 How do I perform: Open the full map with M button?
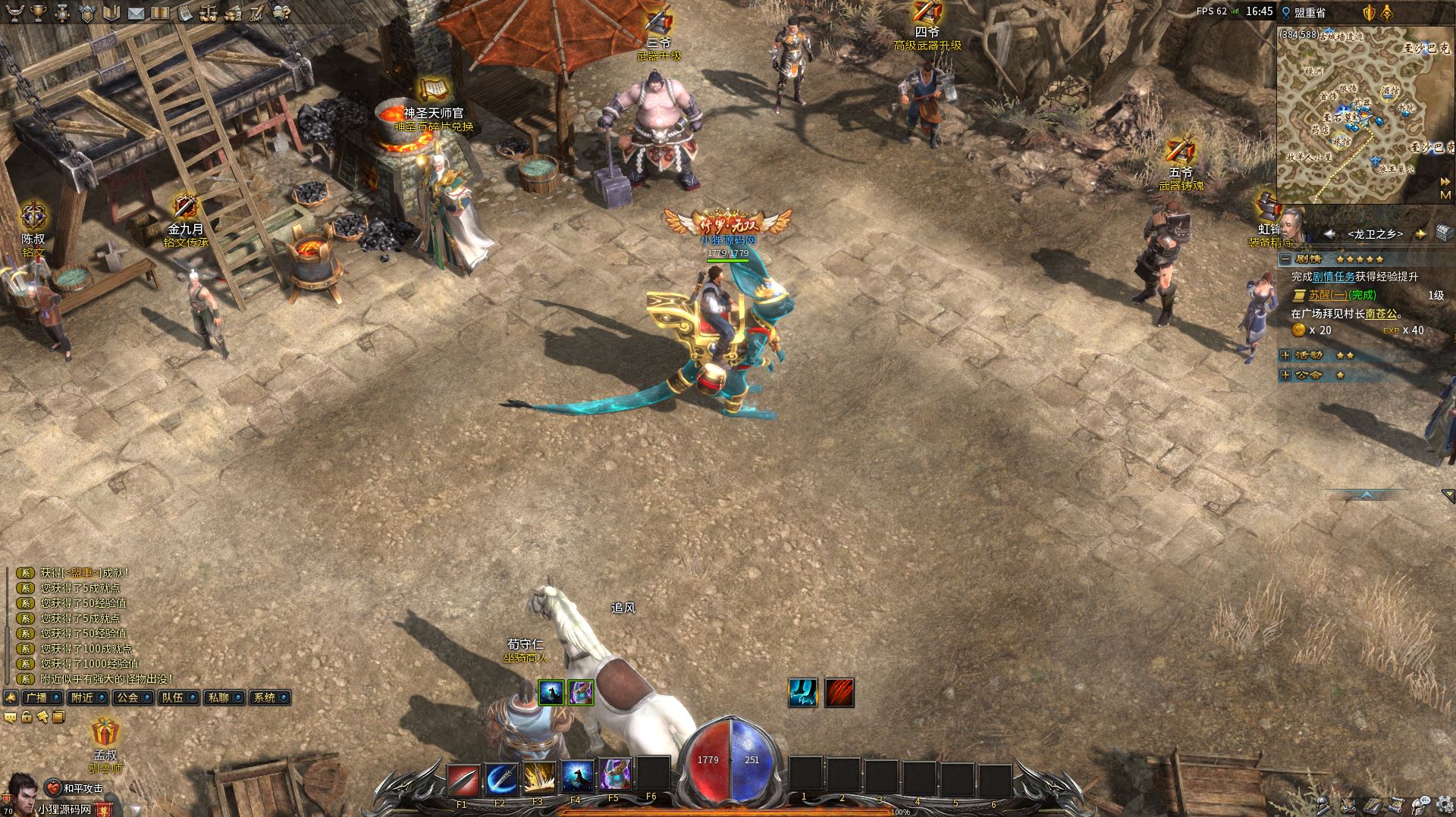[1445, 195]
